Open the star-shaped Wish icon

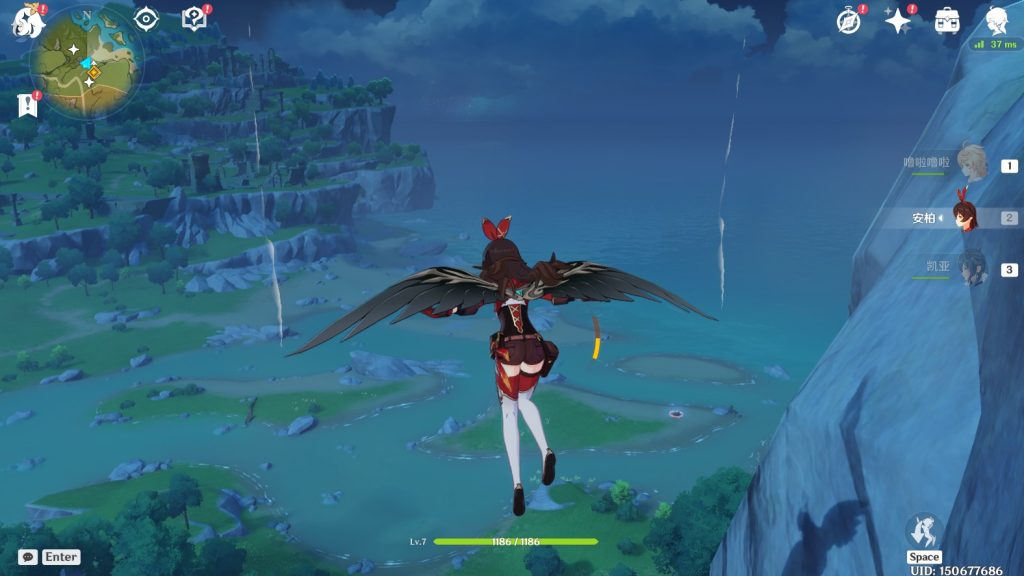pos(897,21)
